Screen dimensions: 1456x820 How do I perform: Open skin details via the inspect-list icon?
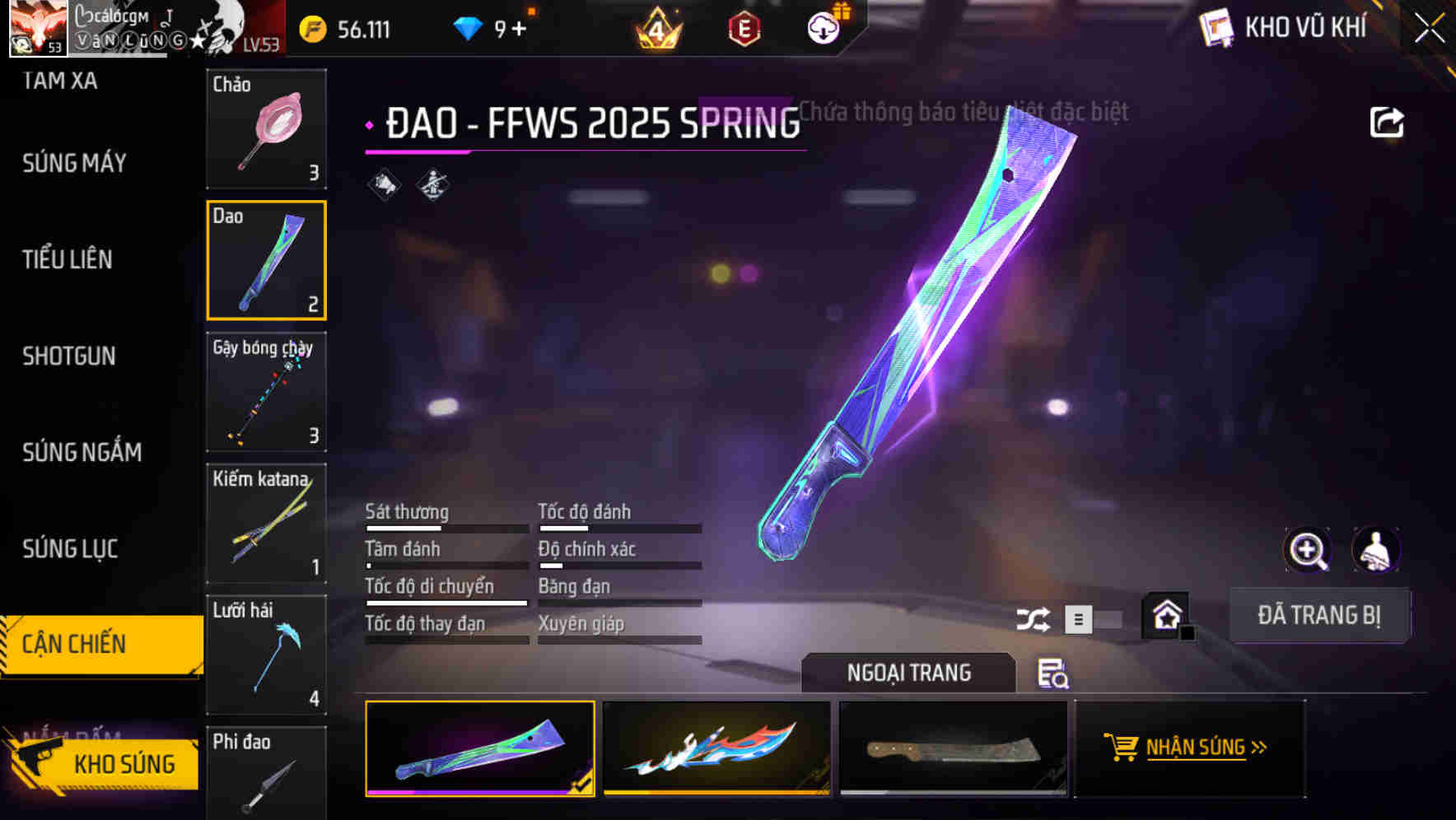click(x=1055, y=674)
